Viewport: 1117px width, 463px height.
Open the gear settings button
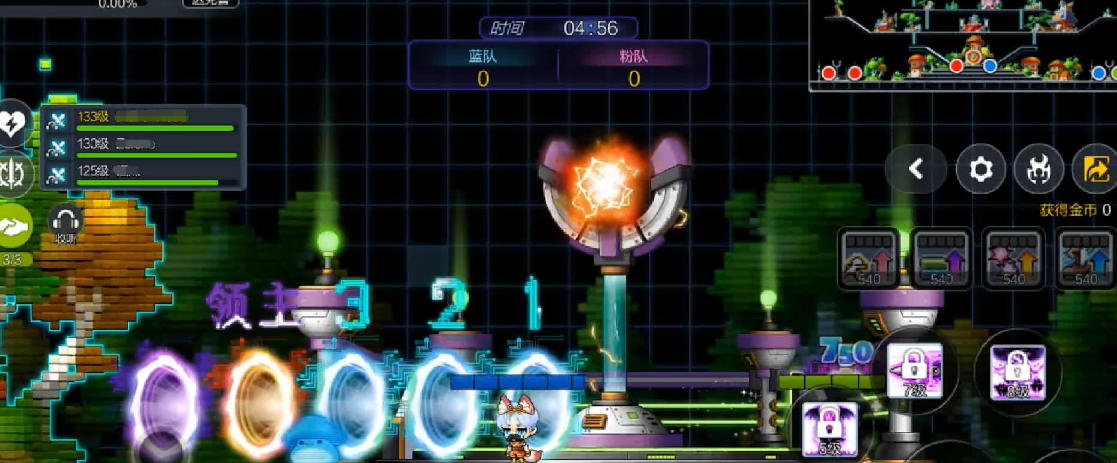(980, 170)
